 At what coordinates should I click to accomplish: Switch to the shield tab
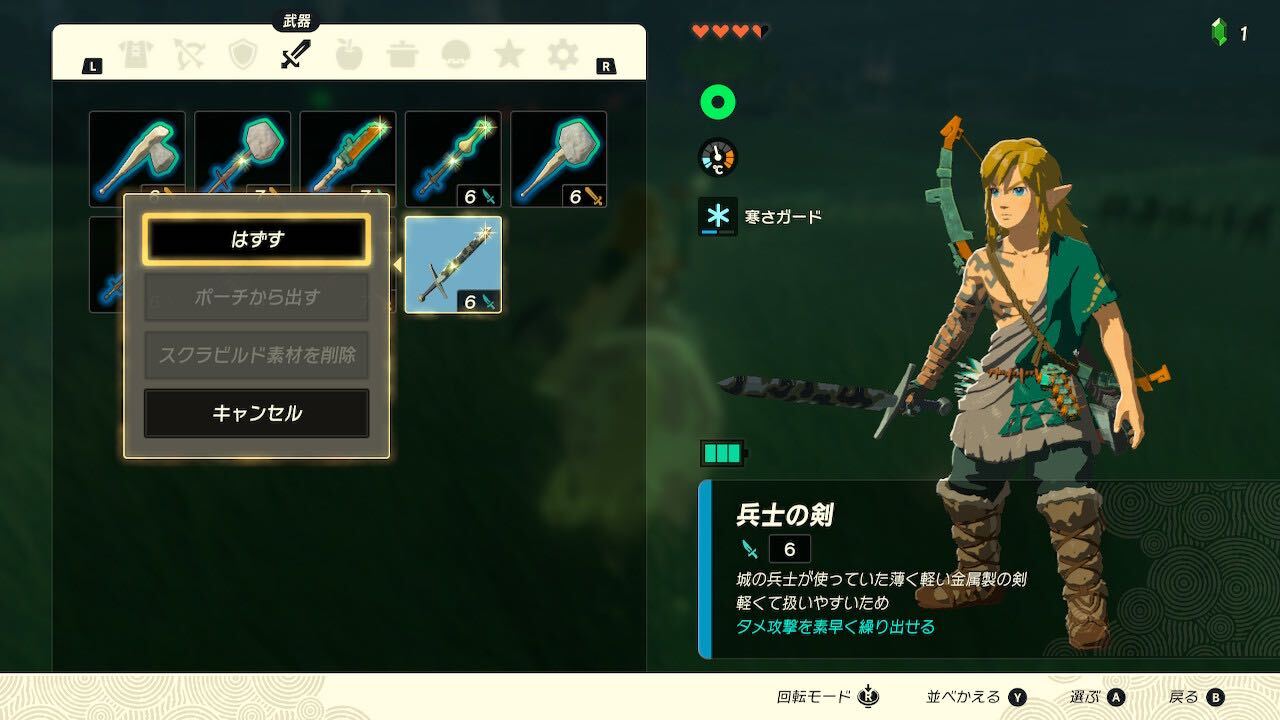click(x=242, y=55)
